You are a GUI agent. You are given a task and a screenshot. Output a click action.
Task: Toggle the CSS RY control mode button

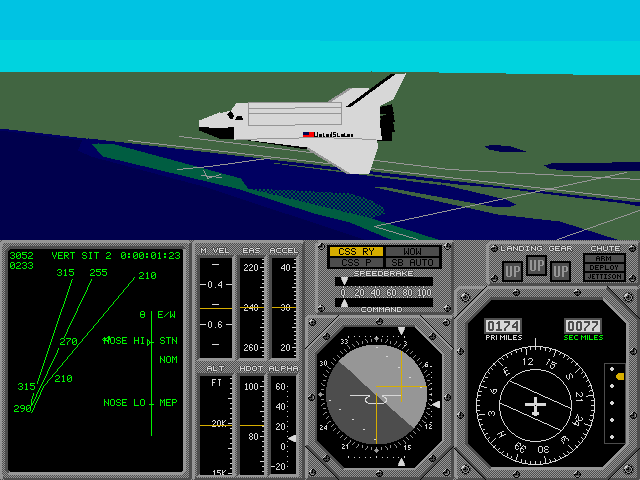click(x=357, y=252)
